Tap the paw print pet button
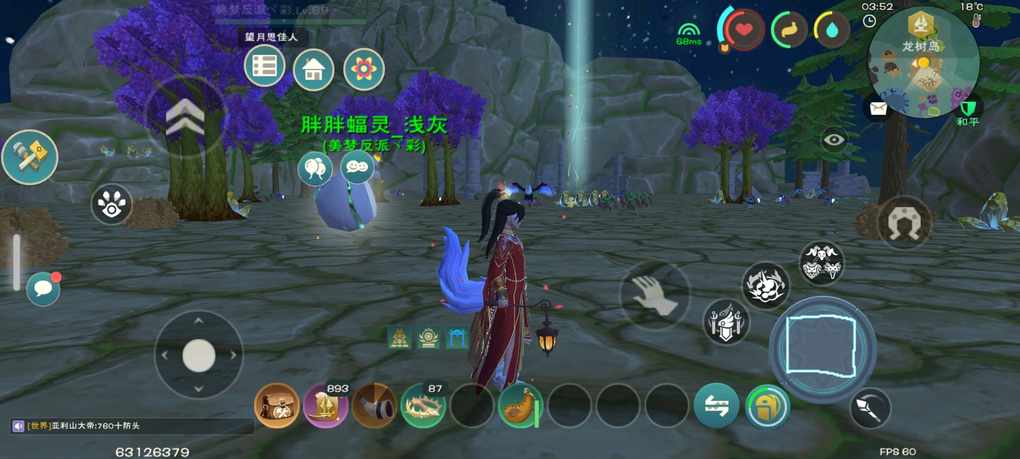 point(112,204)
